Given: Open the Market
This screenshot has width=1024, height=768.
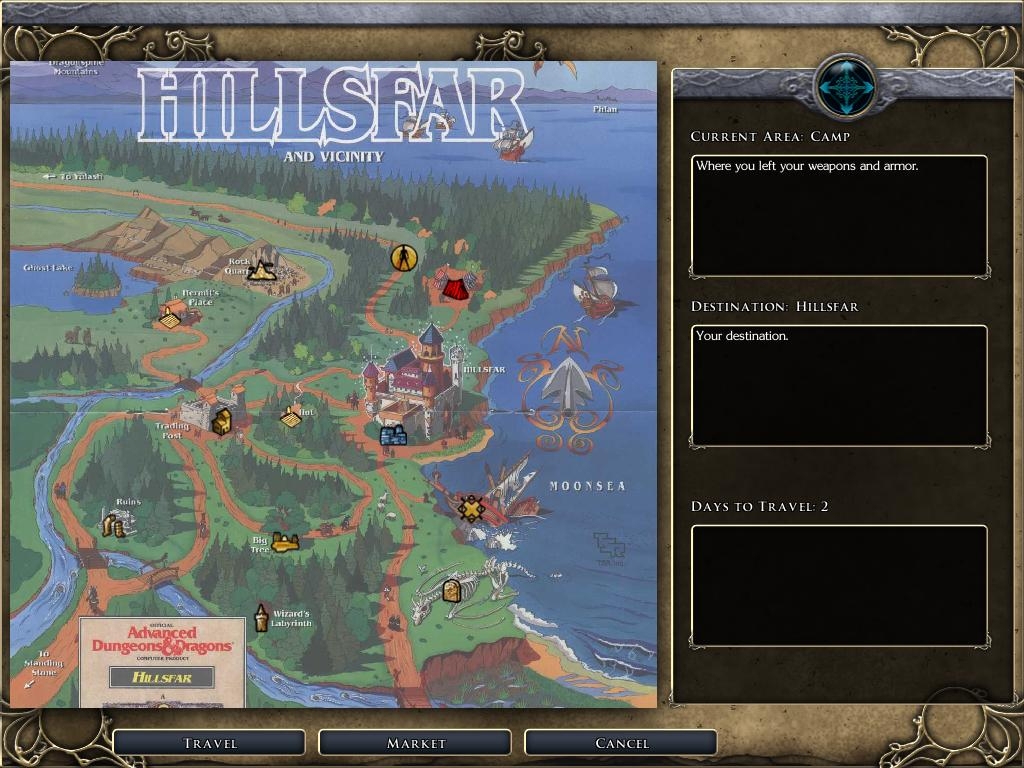Looking at the screenshot, I should coord(415,743).
